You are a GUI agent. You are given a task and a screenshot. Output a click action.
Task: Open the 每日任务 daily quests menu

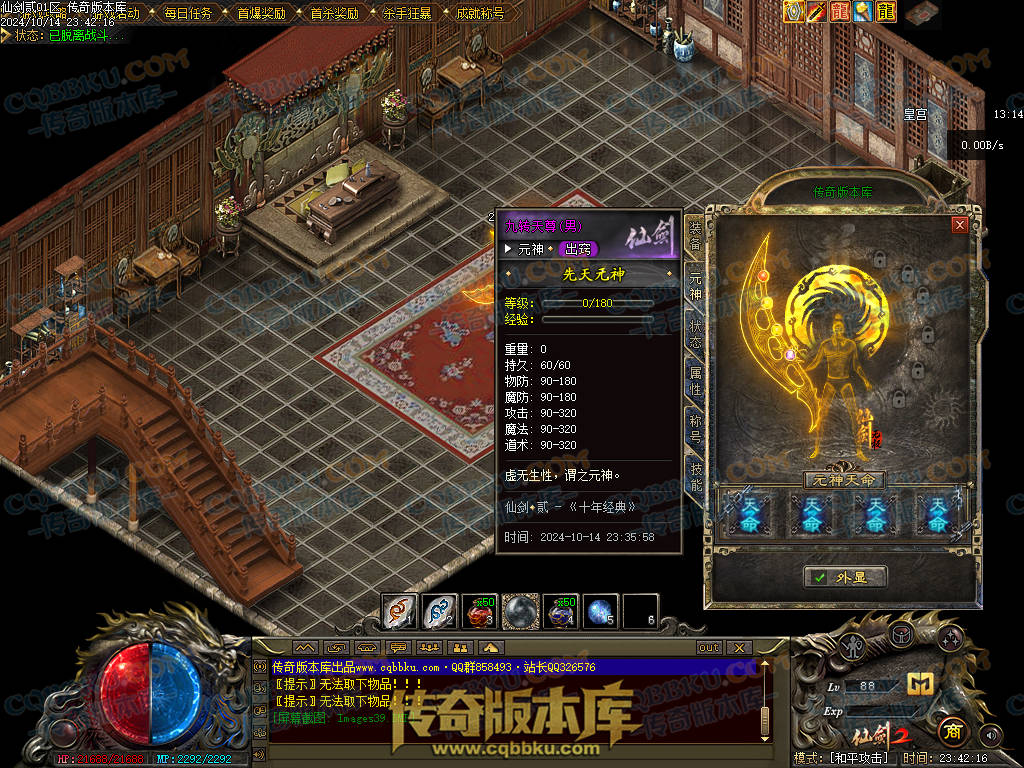187,14
